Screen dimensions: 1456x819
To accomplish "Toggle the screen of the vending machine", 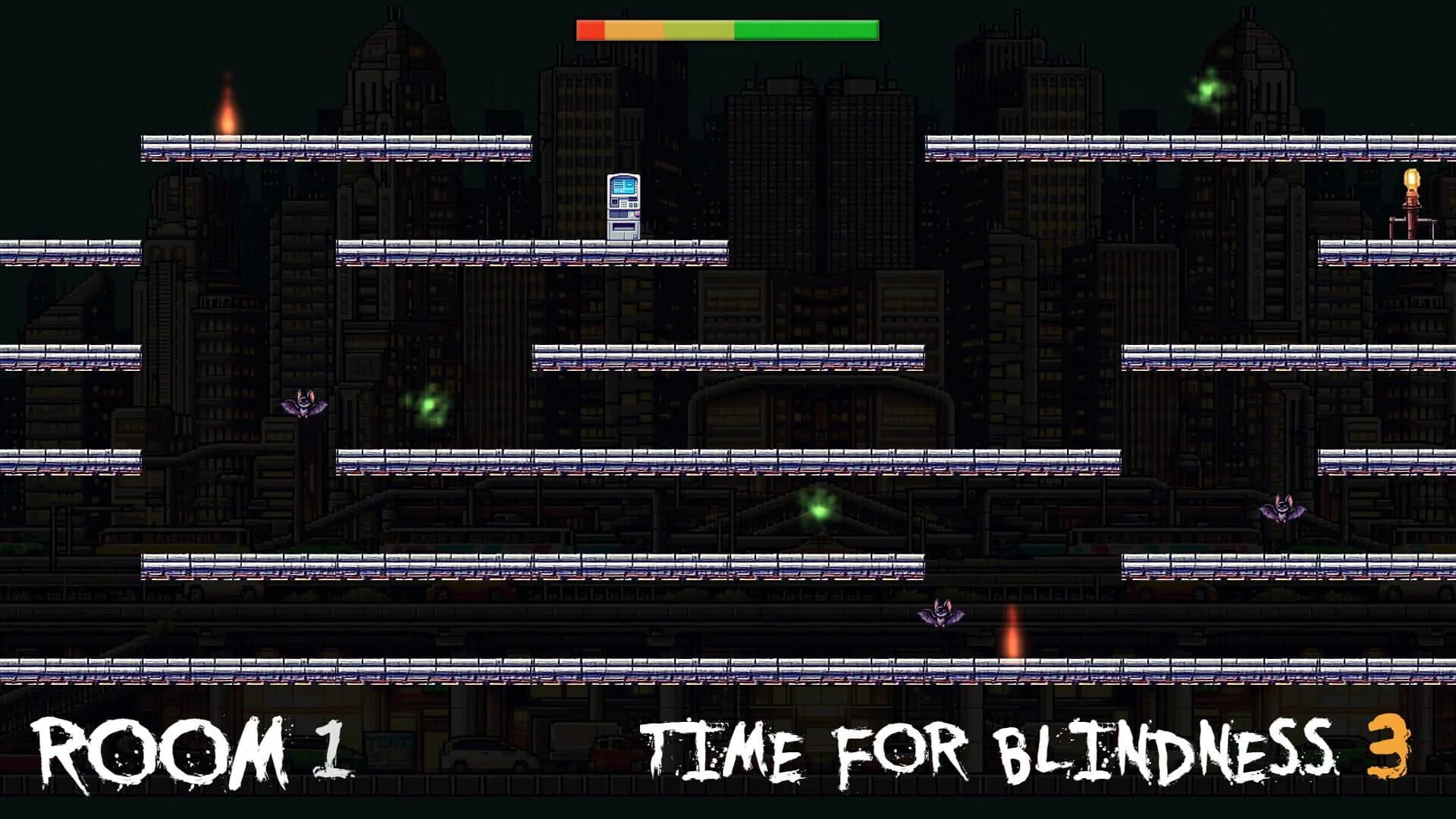I will point(623,186).
